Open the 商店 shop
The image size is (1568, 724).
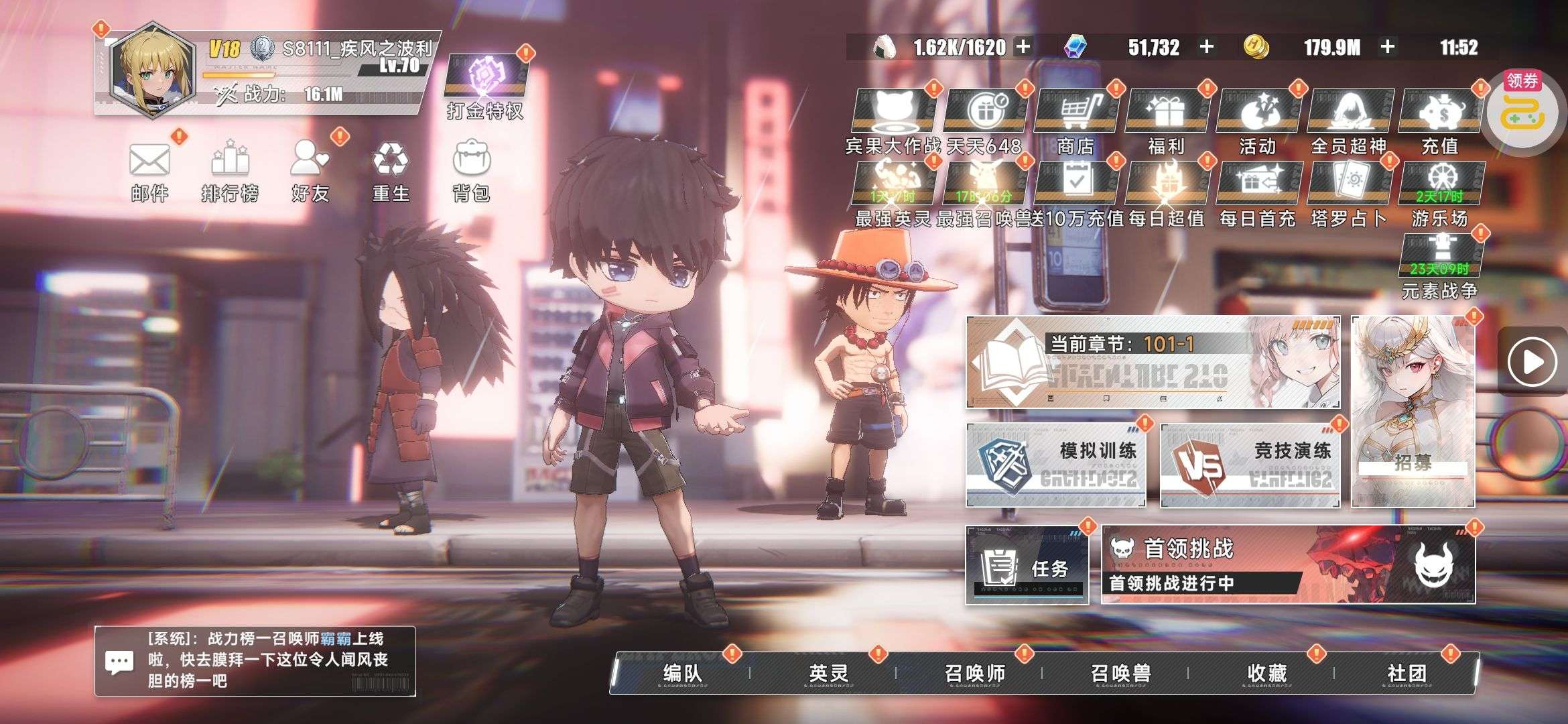pos(1075,121)
